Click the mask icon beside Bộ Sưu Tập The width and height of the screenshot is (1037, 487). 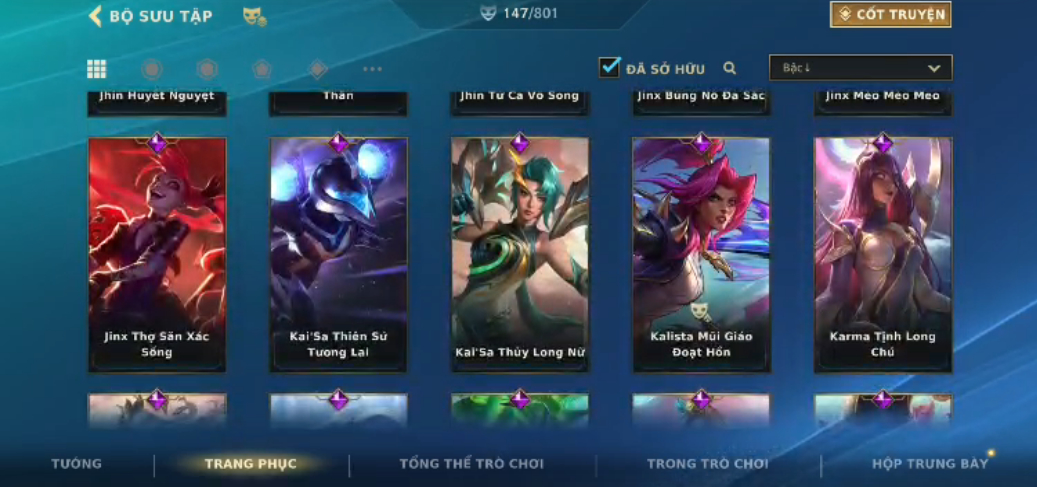[254, 16]
